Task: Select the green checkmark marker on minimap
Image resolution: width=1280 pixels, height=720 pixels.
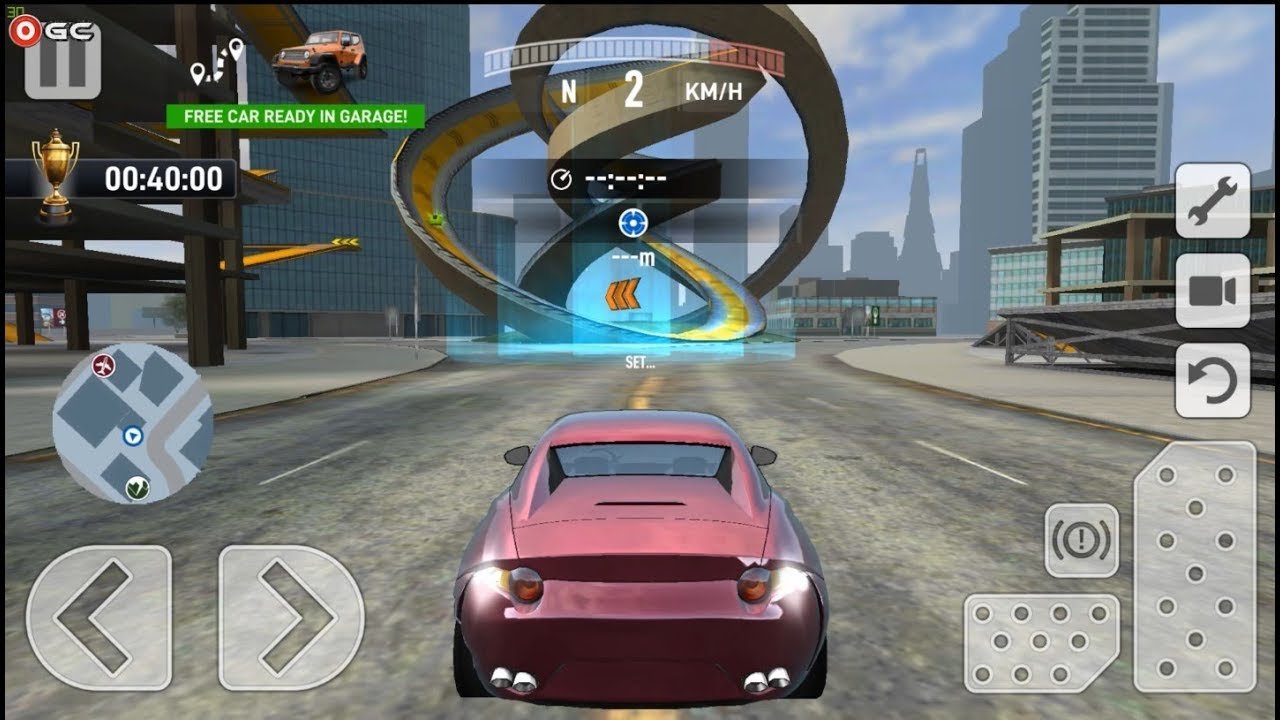Action: pyautogui.click(x=138, y=488)
